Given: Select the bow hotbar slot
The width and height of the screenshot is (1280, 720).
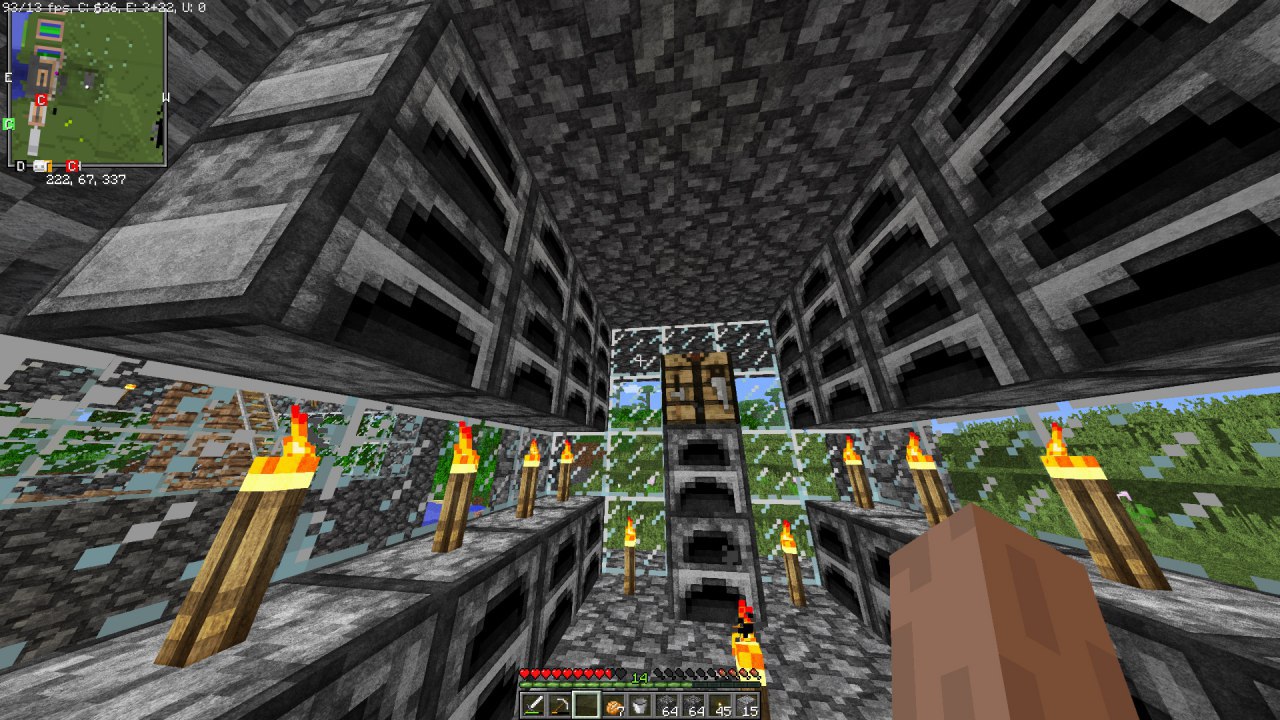Looking at the screenshot, I should [559, 705].
